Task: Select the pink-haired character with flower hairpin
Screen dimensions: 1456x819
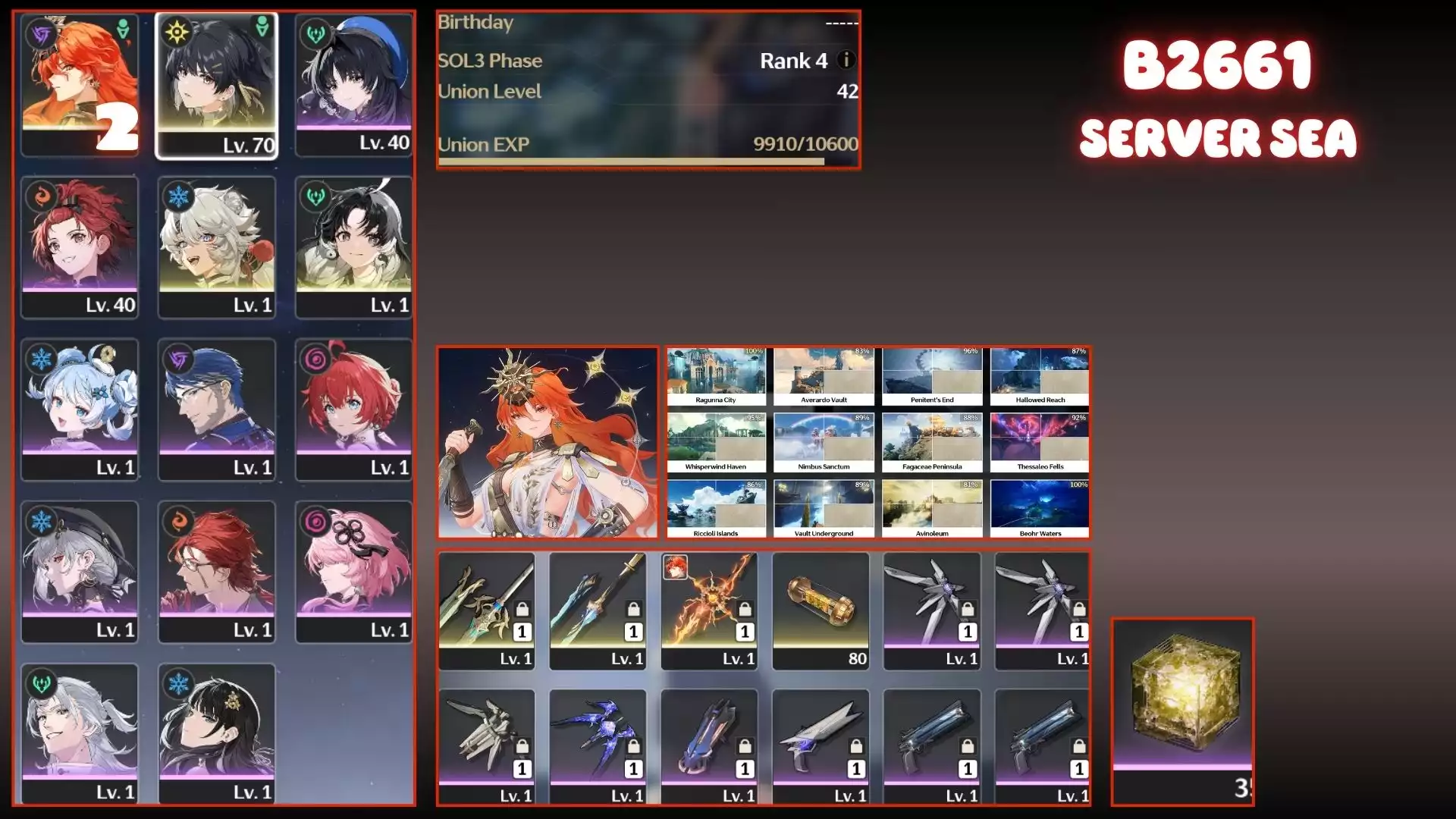Action: click(353, 572)
